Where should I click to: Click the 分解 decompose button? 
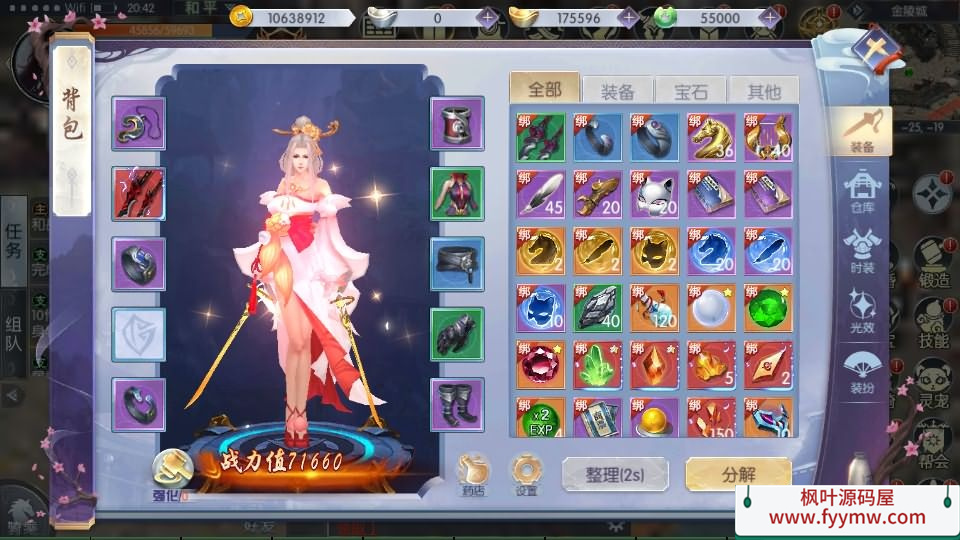[x=738, y=474]
